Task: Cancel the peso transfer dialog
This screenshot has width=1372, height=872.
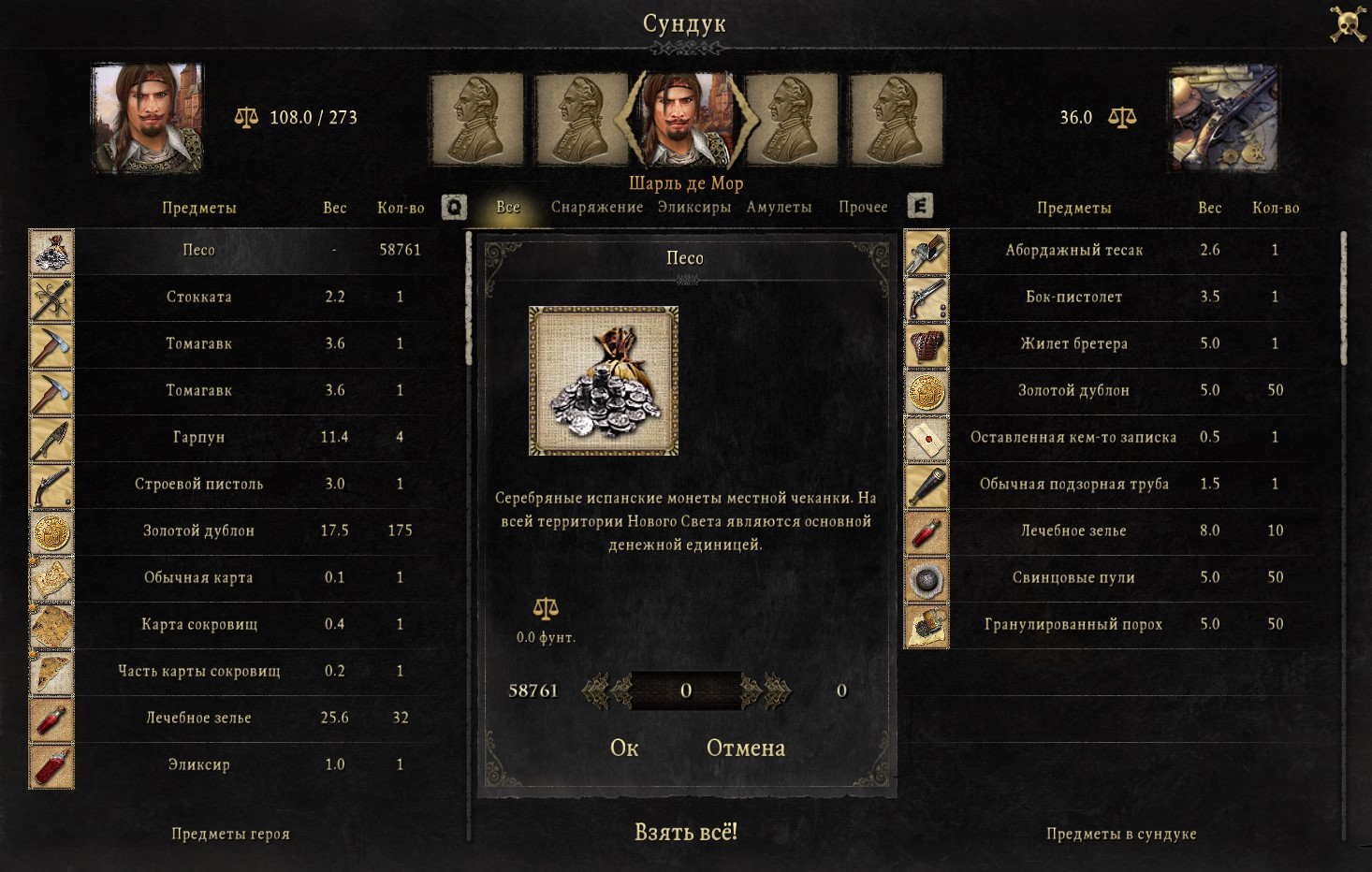Action: click(x=745, y=748)
